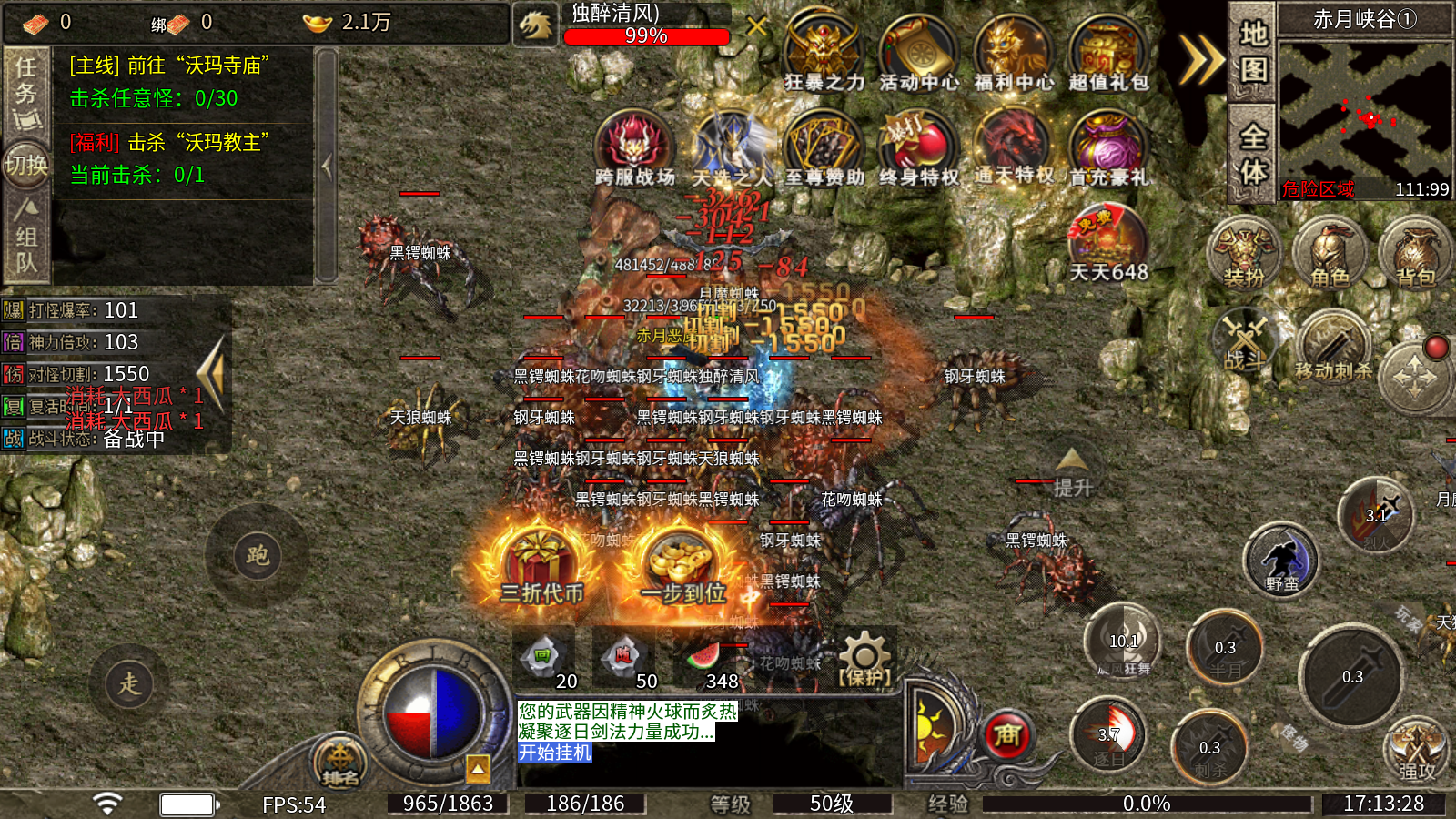Toggle the 跑 run button

point(257,555)
